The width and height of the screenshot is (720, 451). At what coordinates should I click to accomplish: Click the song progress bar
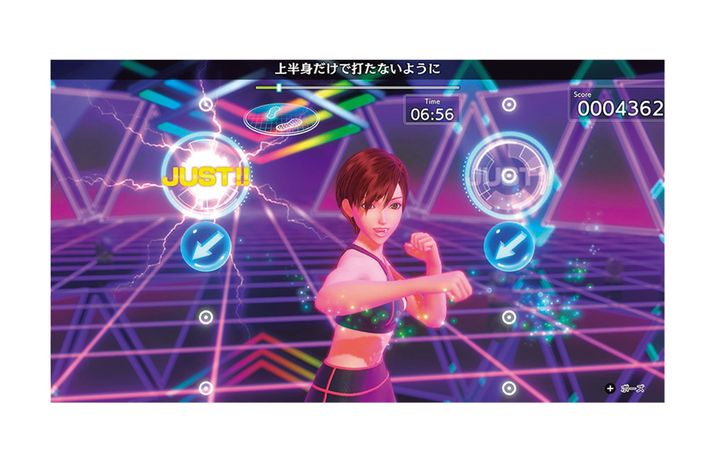356,88
